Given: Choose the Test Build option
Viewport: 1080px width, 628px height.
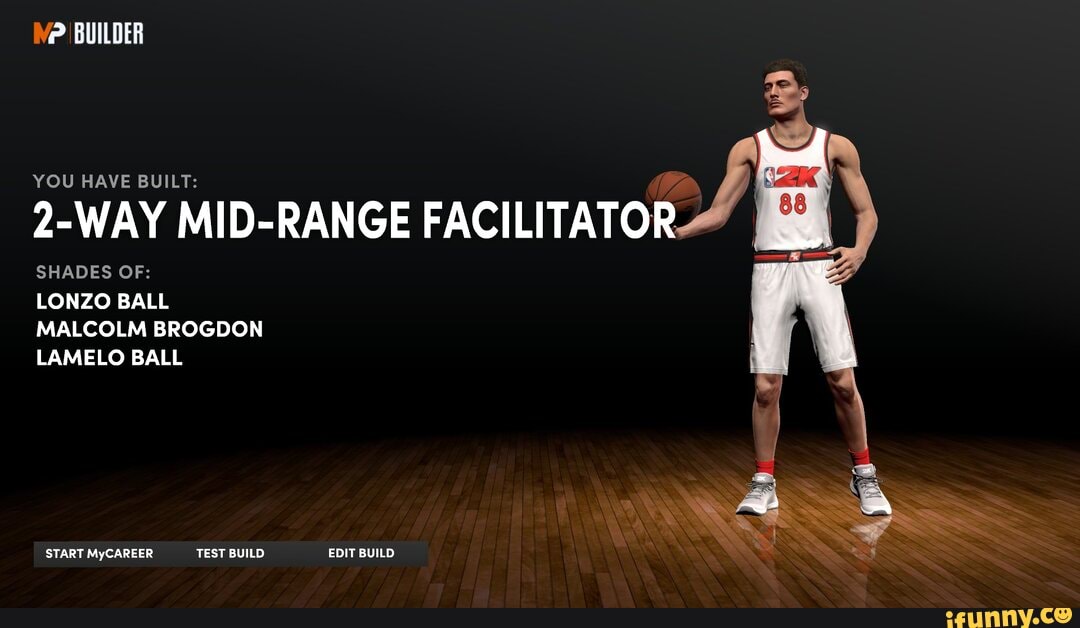Looking at the screenshot, I should coord(230,553).
